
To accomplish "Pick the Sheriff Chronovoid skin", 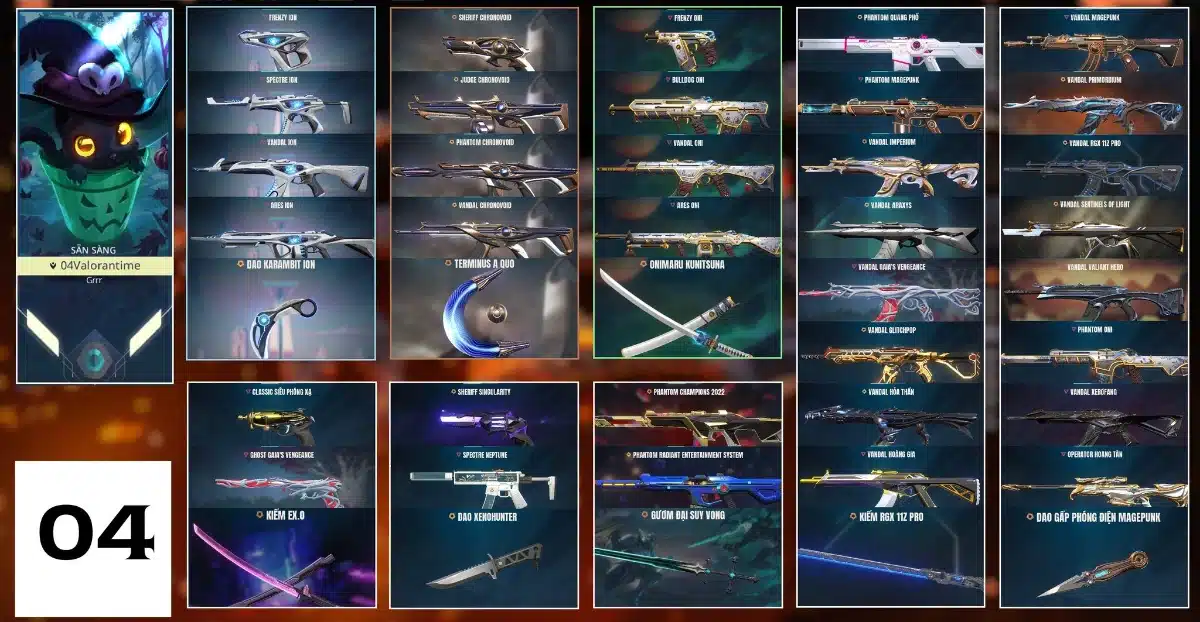I will pos(484,40).
